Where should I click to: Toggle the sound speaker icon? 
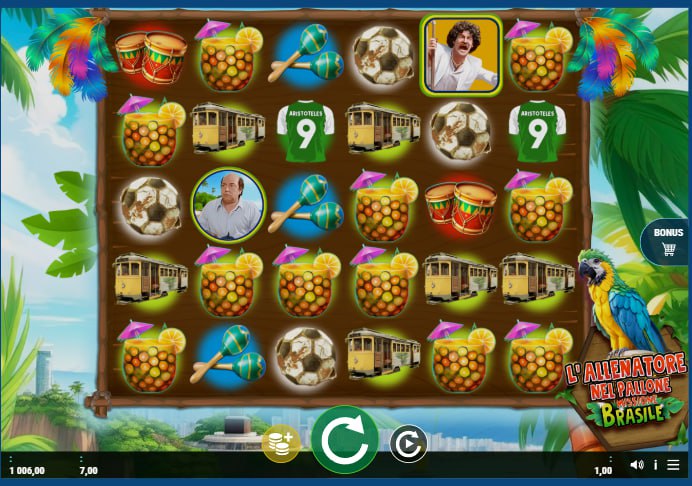637,465
